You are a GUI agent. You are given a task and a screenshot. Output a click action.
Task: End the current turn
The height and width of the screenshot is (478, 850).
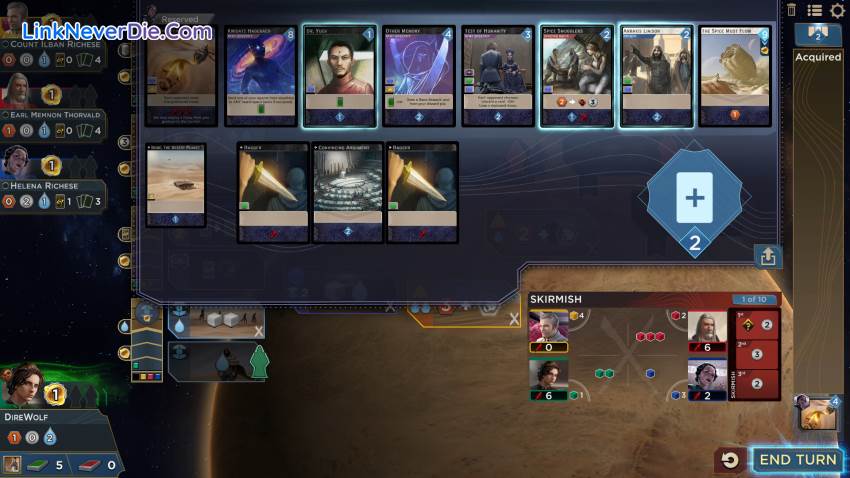coord(796,460)
